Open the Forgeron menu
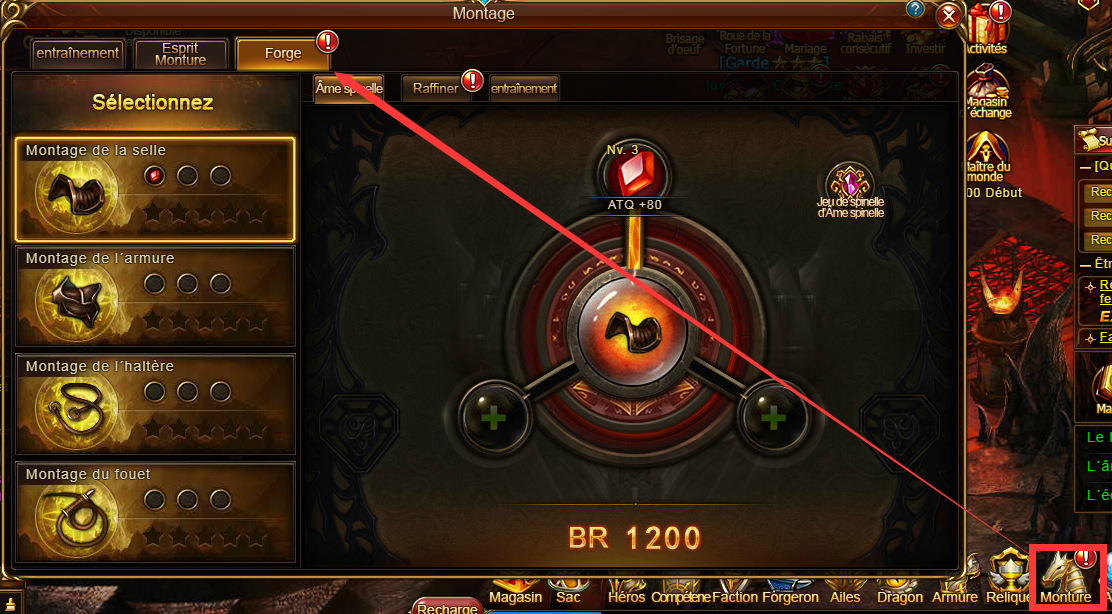 click(790, 596)
